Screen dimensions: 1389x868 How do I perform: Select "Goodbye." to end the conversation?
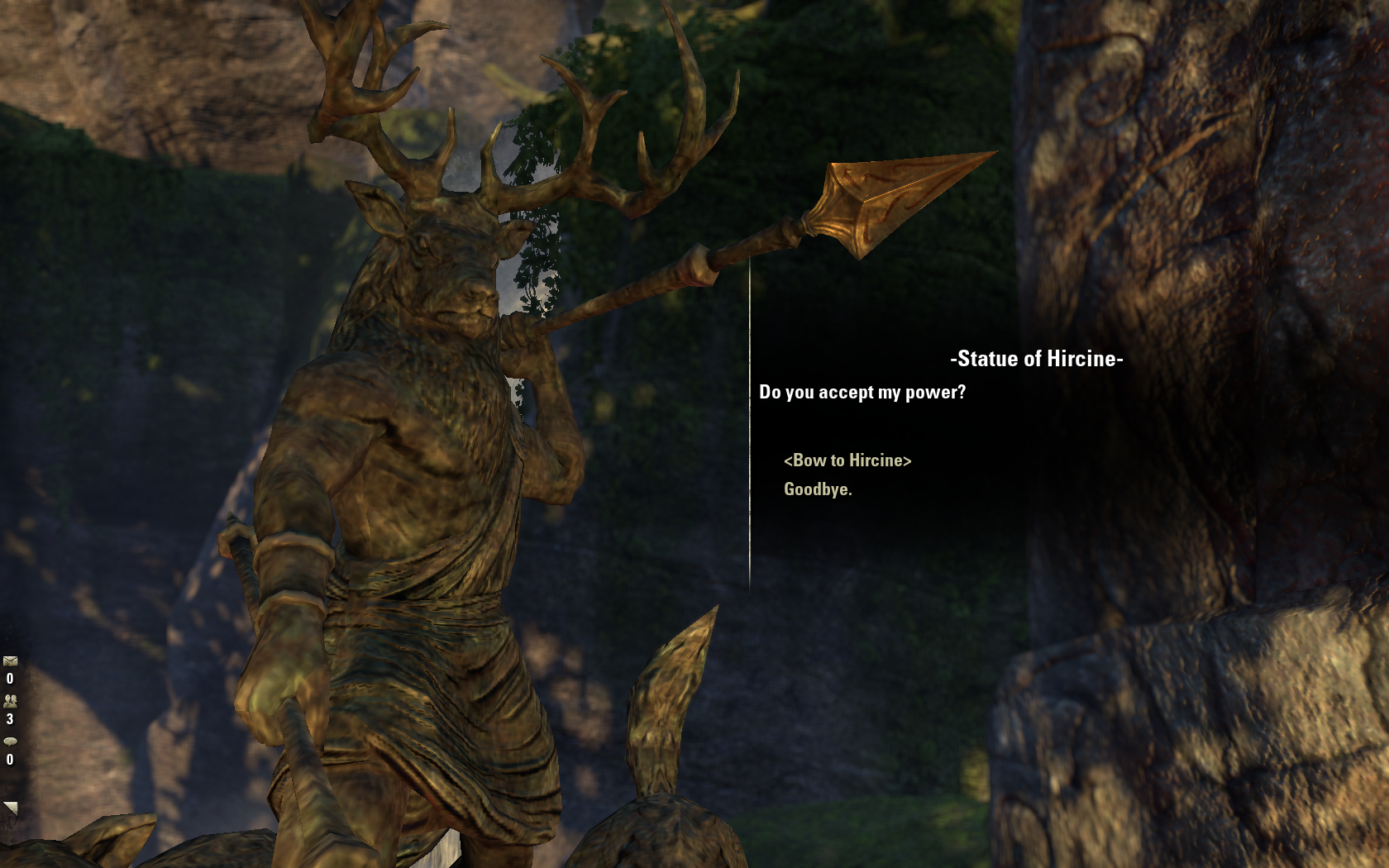point(818,489)
